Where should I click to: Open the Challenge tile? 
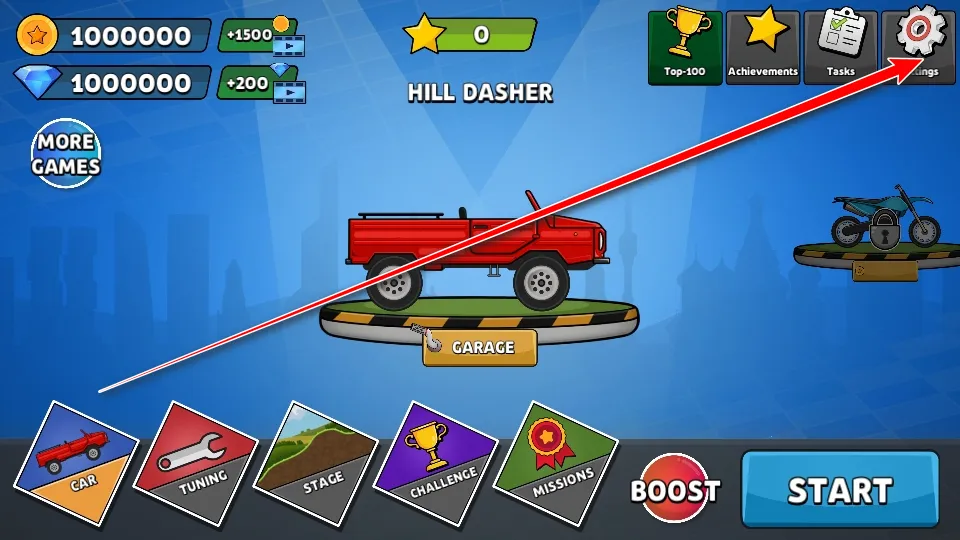437,463
